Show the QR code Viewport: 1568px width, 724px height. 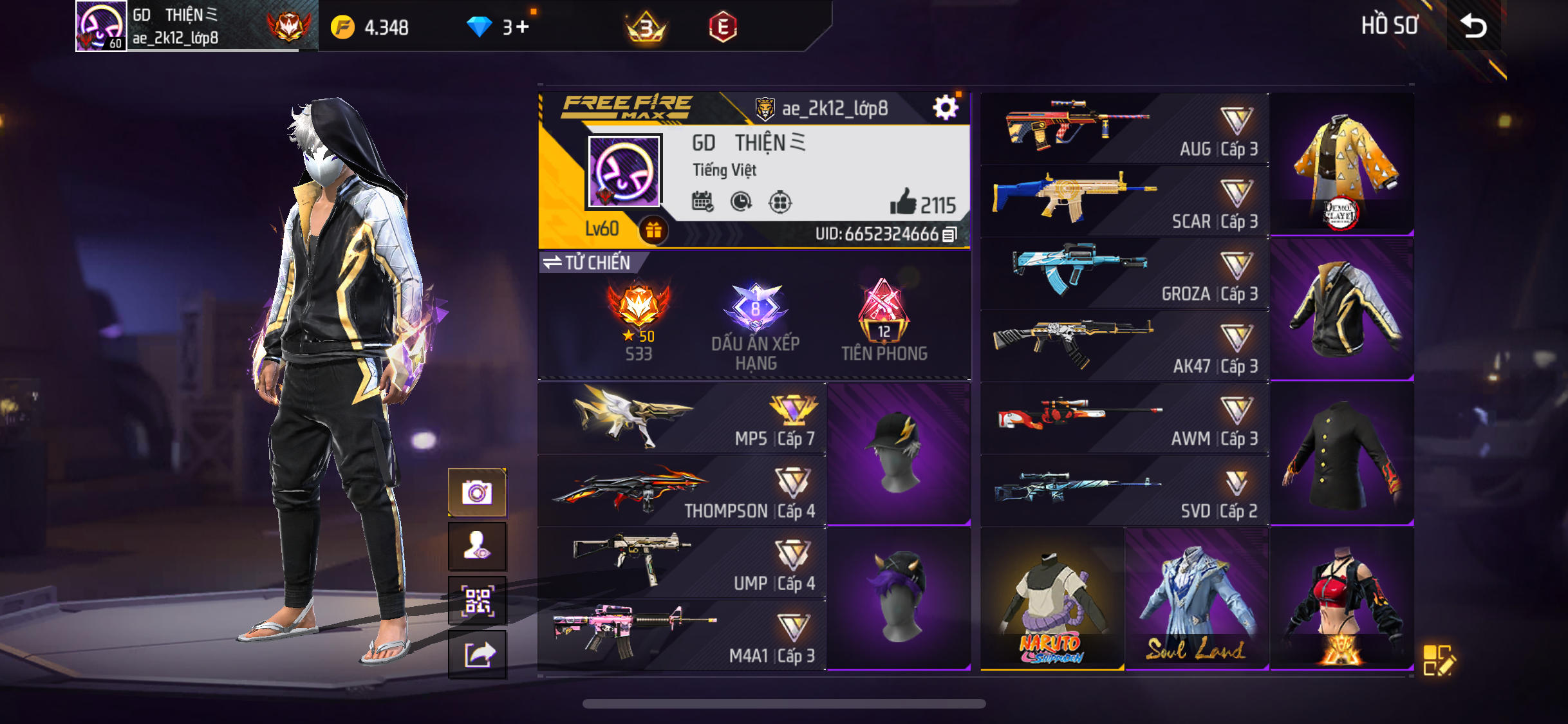click(x=477, y=601)
